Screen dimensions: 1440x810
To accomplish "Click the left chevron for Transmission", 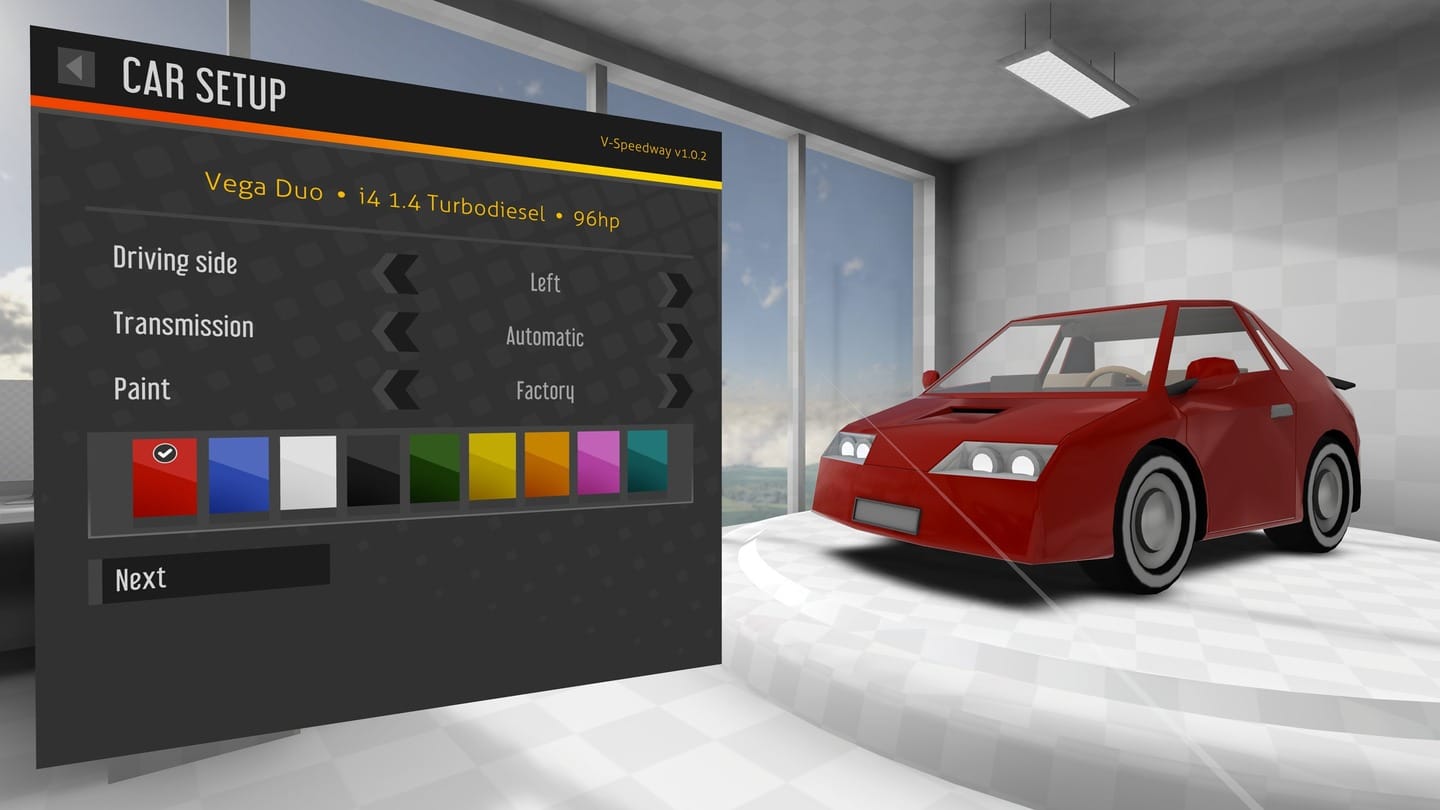I will tap(400, 331).
